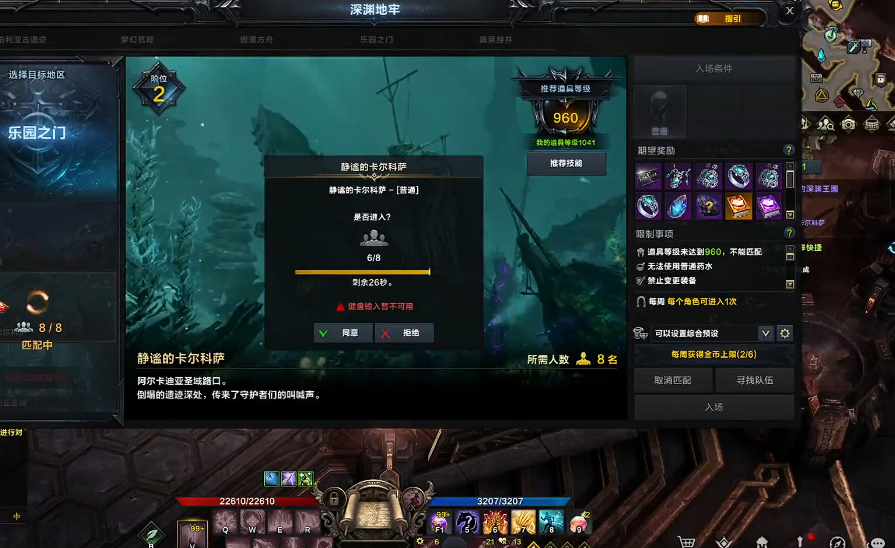
Task: Decline the dungeon entry with 拒绝
Action: 404,333
